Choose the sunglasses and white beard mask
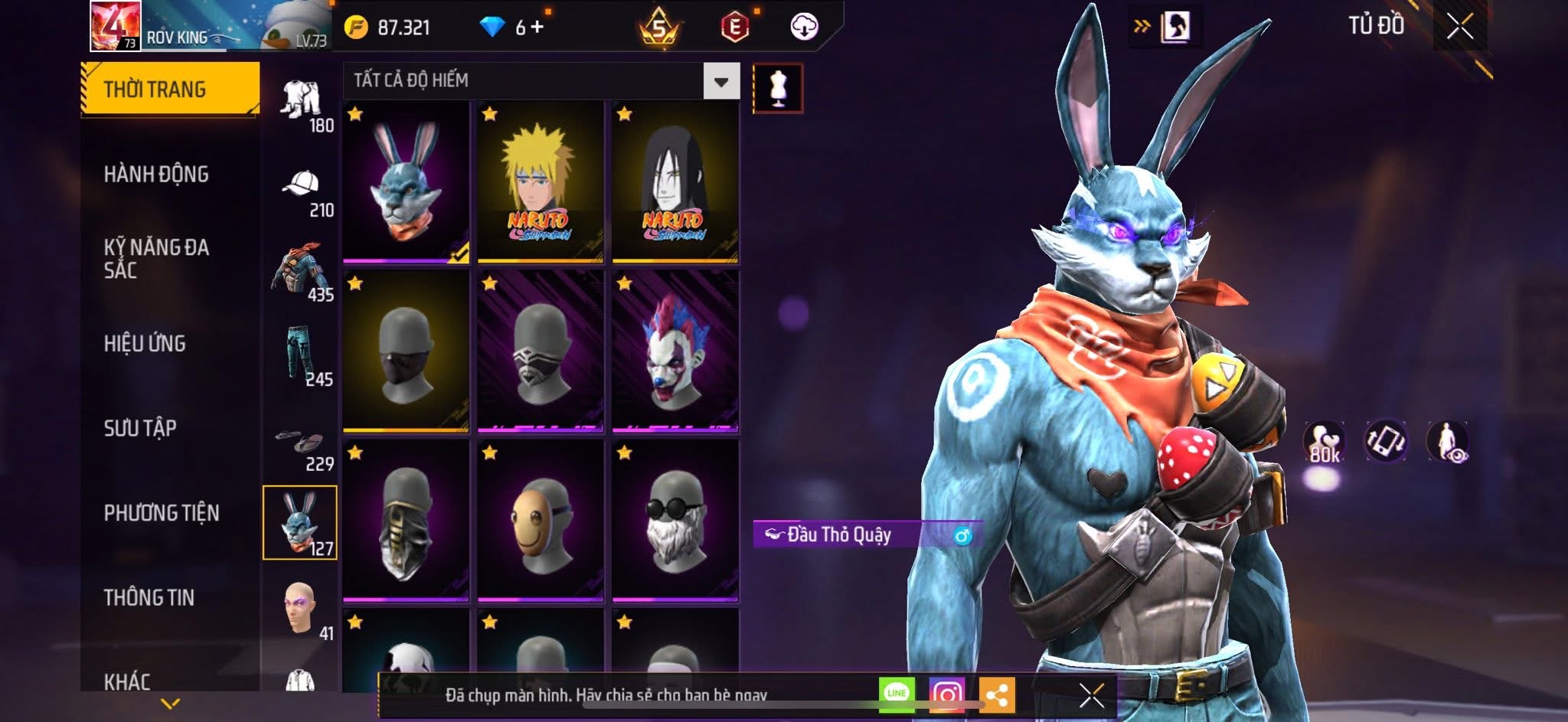 coord(675,521)
